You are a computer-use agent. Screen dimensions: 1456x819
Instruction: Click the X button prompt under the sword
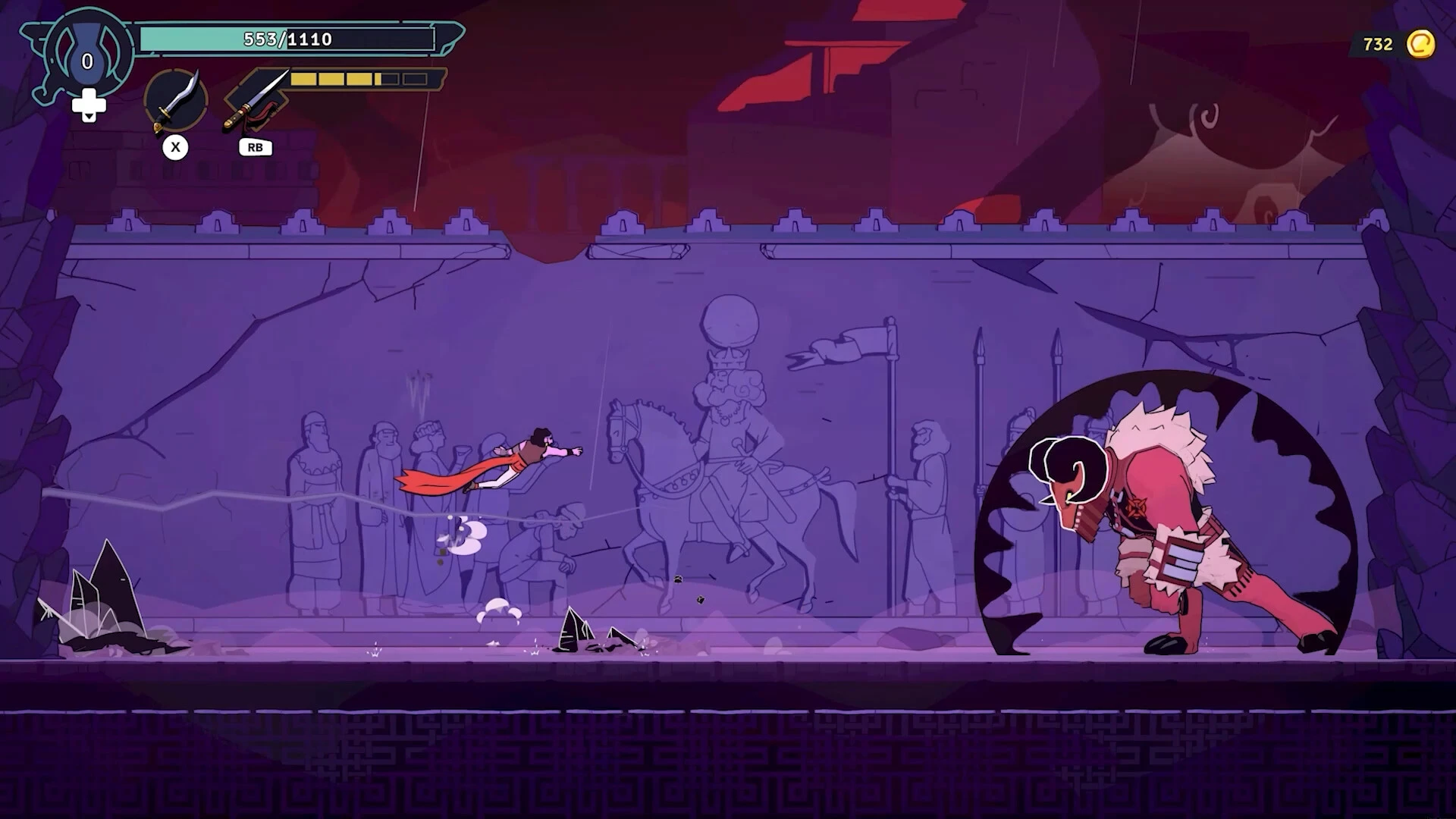coord(177,147)
